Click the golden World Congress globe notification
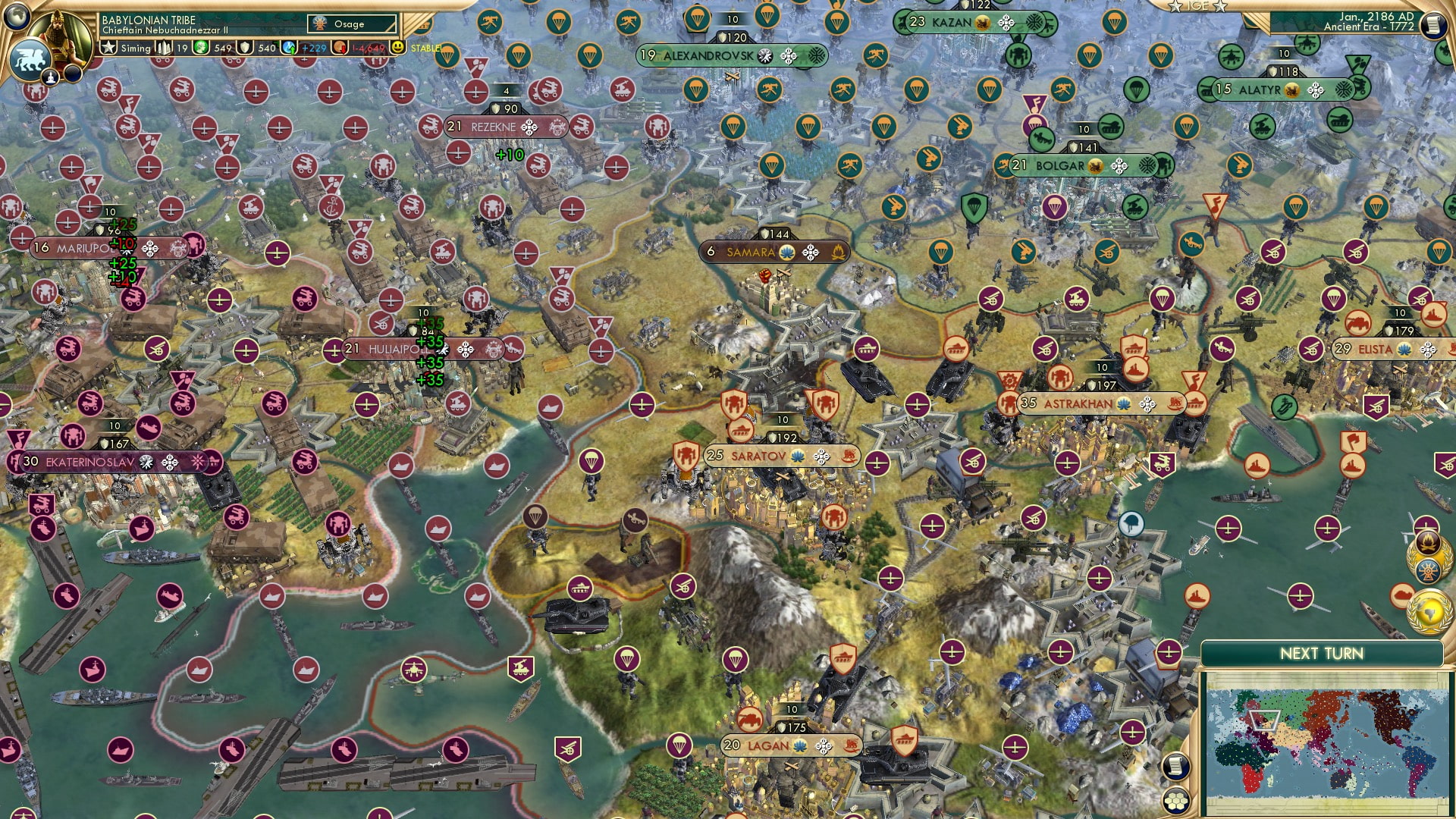Image resolution: width=1456 pixels, height=819 pixels. (x=1429, y=610)
